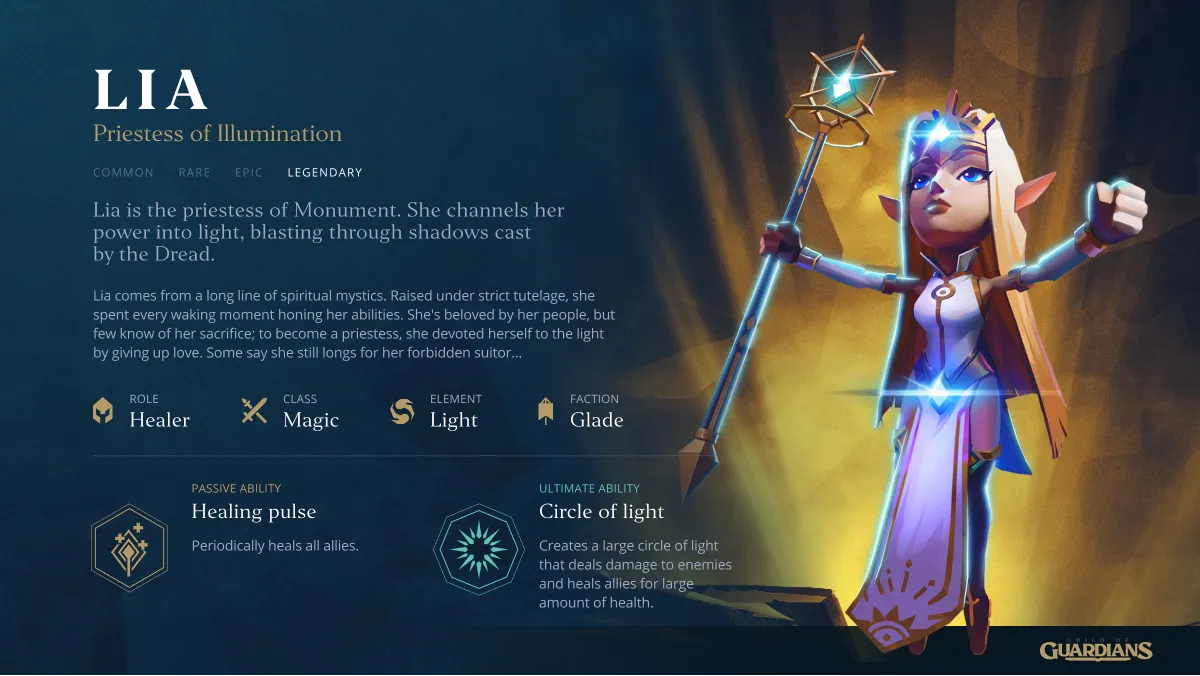Screen dimensions: 1200x676
Task: Show the Legendary rarity tab
Action: pyautogui.click(x=324, y=173)
